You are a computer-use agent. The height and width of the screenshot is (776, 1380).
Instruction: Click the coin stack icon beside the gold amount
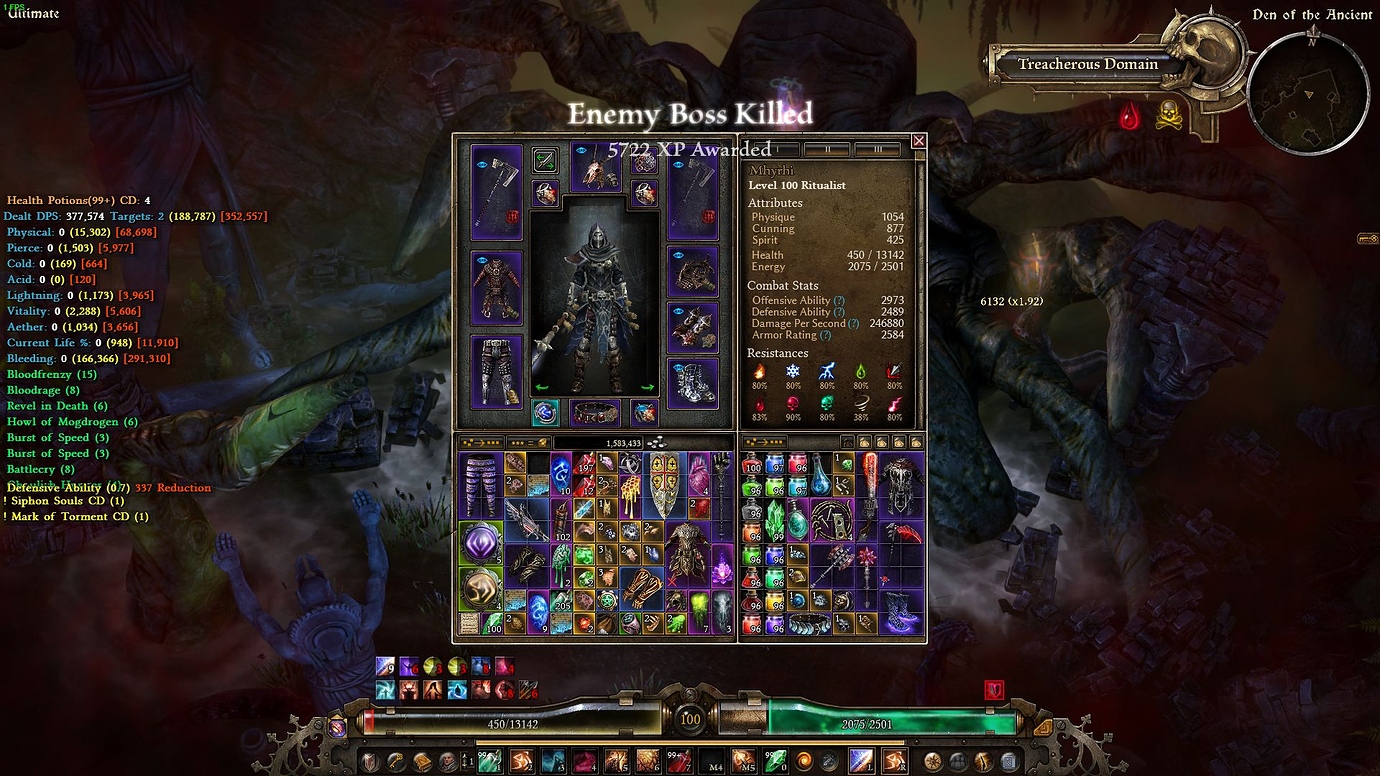pyautogui.click(x=656, y=443)
